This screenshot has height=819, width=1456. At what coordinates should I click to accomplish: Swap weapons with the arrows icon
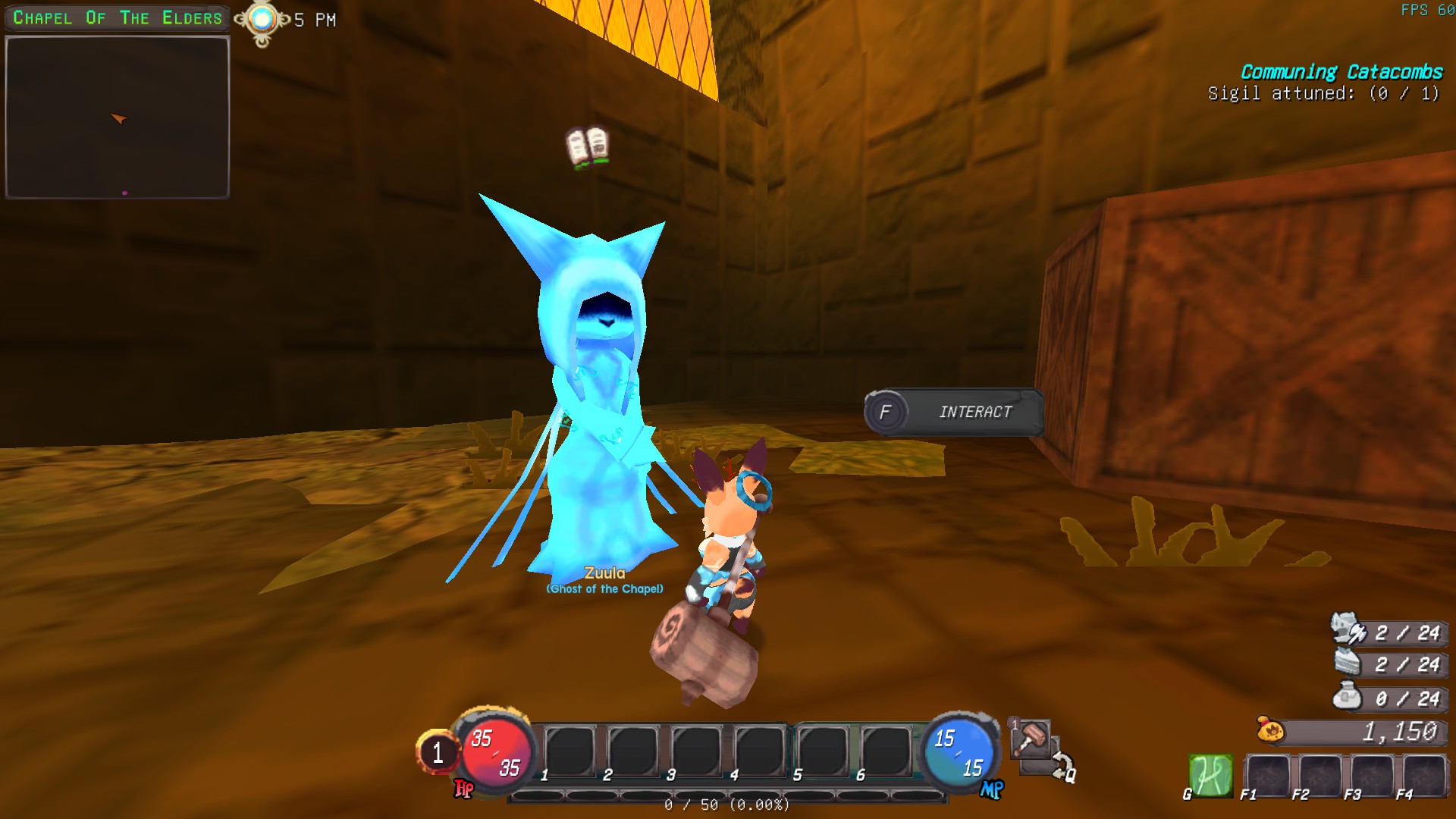[1062, 766]
